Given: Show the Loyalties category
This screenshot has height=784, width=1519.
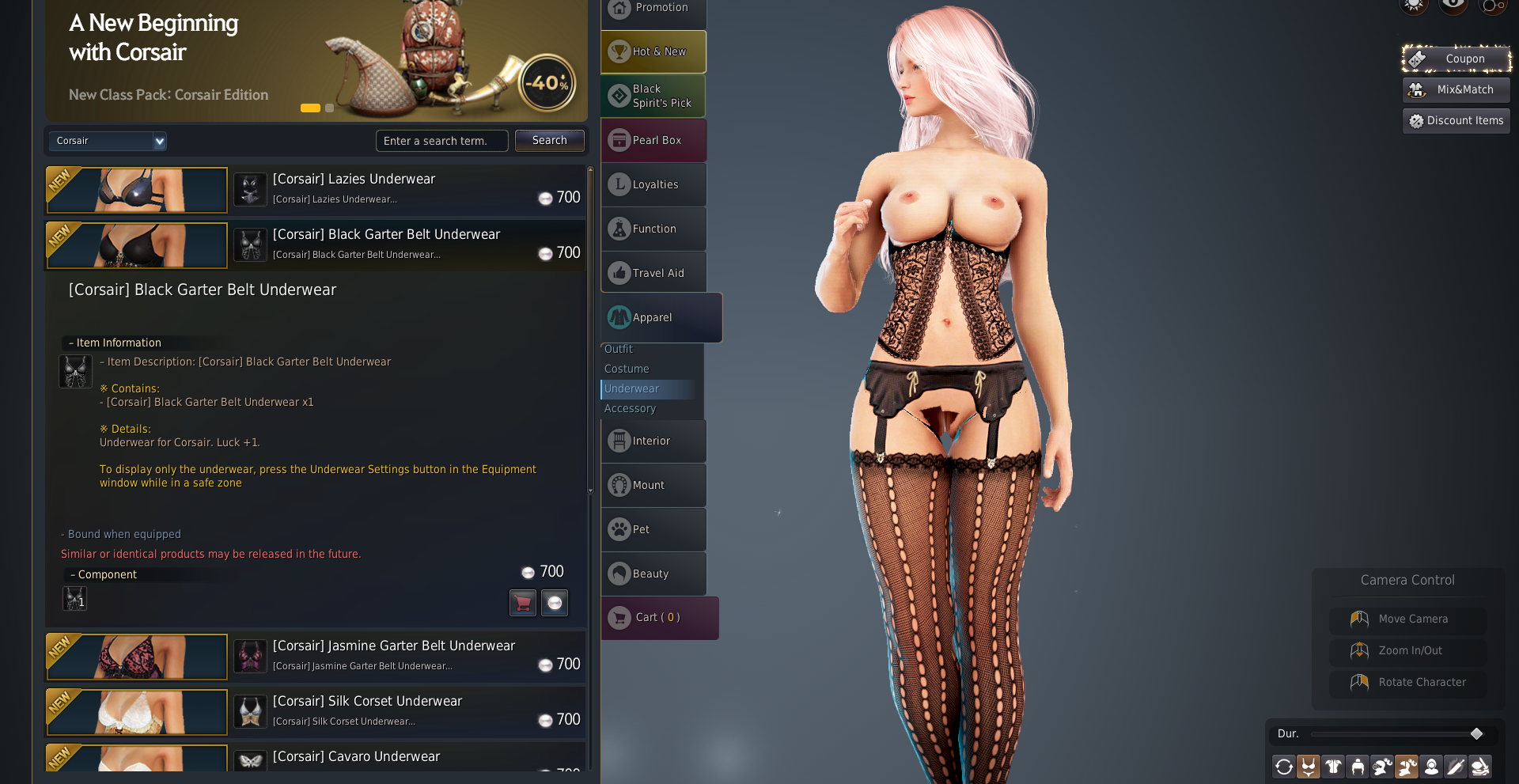Looking at the screenshot, I should pyautogui.click(x=653, y=184).
